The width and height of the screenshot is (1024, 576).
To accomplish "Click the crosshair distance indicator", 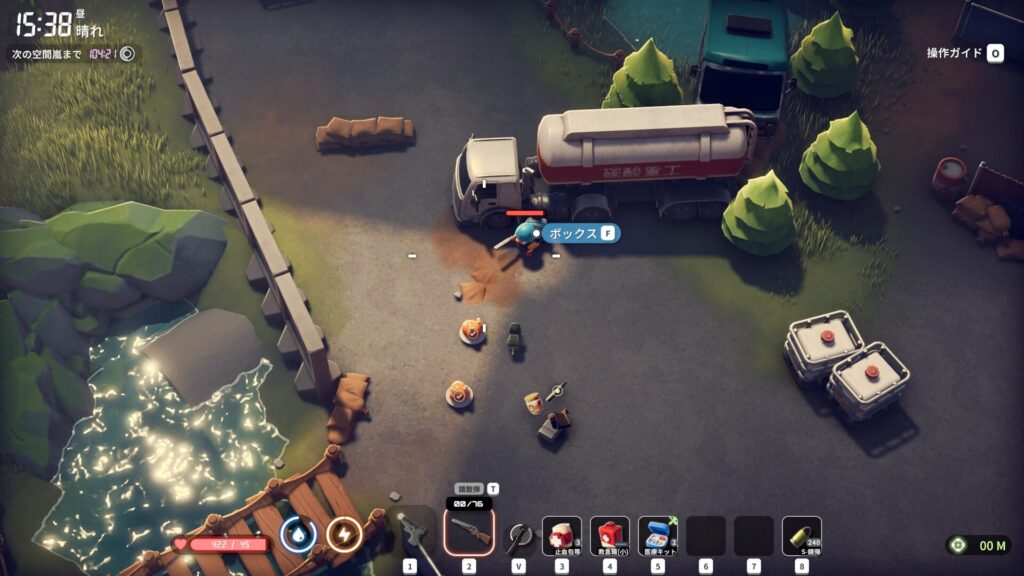I will [959, 545].
